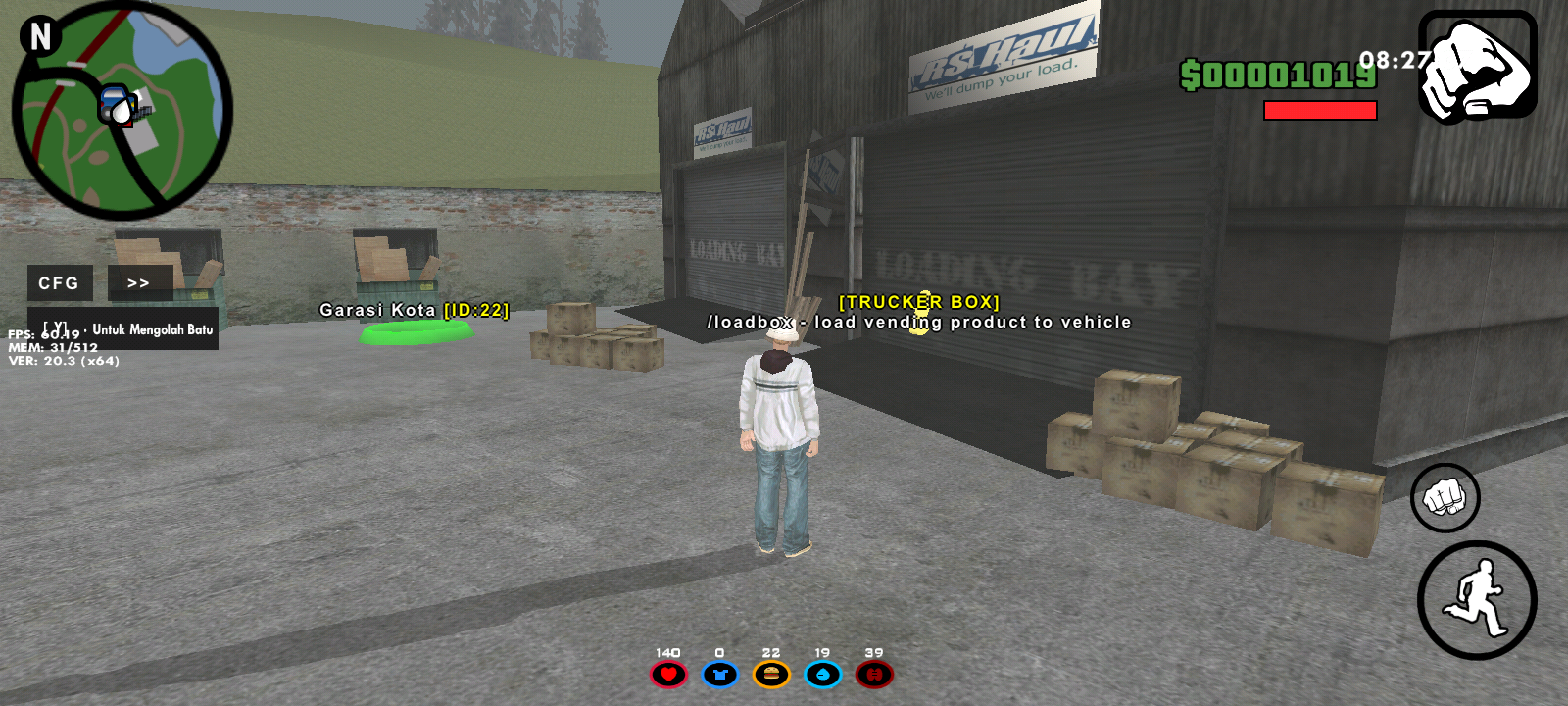Tap the fist weapon icon
1568x706 pixels.
[x=1477, y=66]
